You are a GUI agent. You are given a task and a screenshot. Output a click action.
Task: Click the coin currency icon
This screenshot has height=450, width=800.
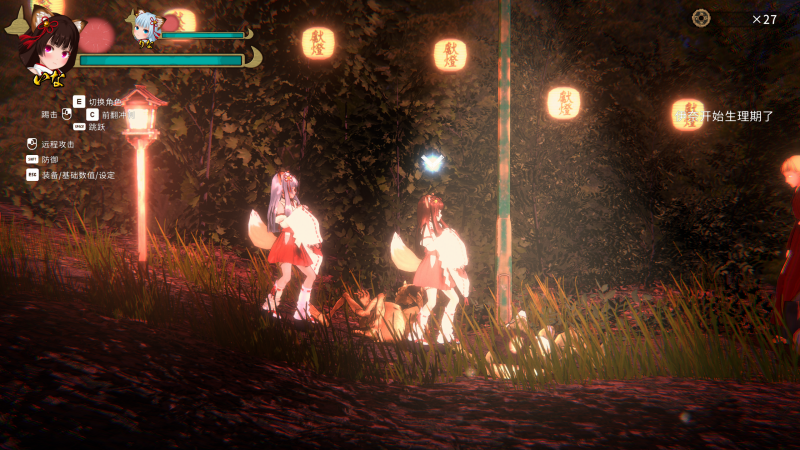point(701,18)
